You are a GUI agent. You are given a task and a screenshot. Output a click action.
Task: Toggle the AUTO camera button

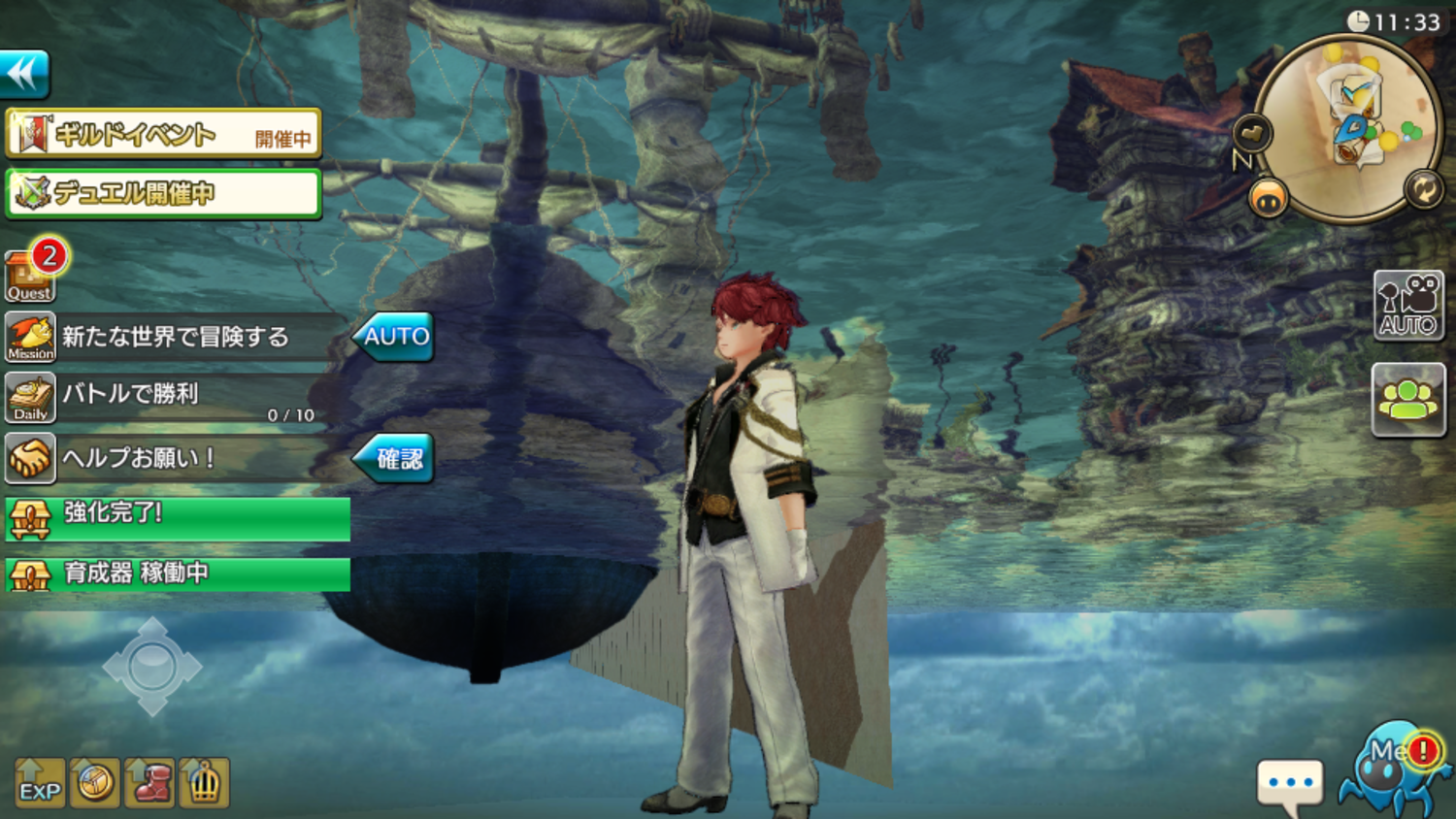click(1408, 305)
